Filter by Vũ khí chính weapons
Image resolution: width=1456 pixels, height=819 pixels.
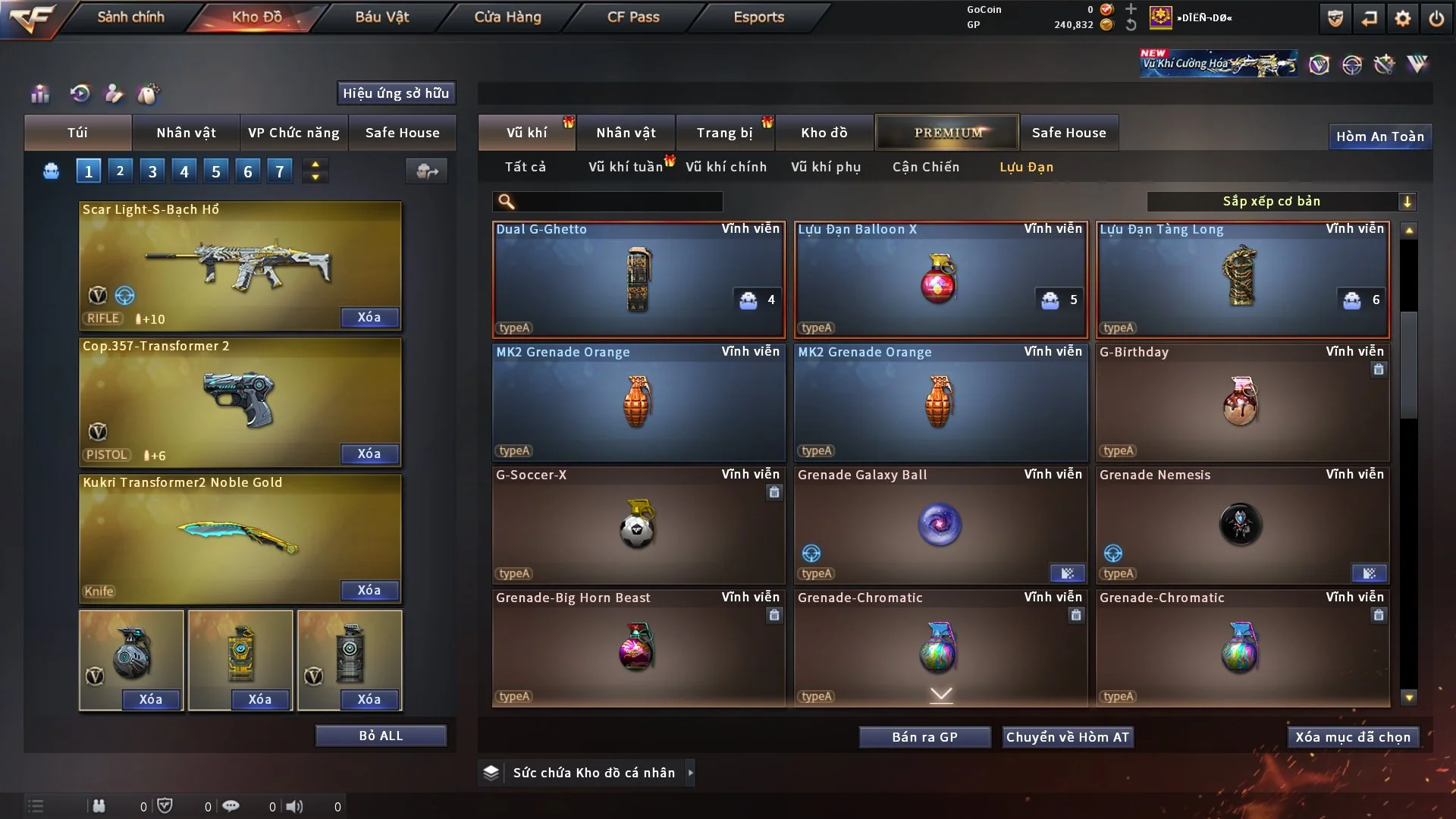tap(726, 167)
